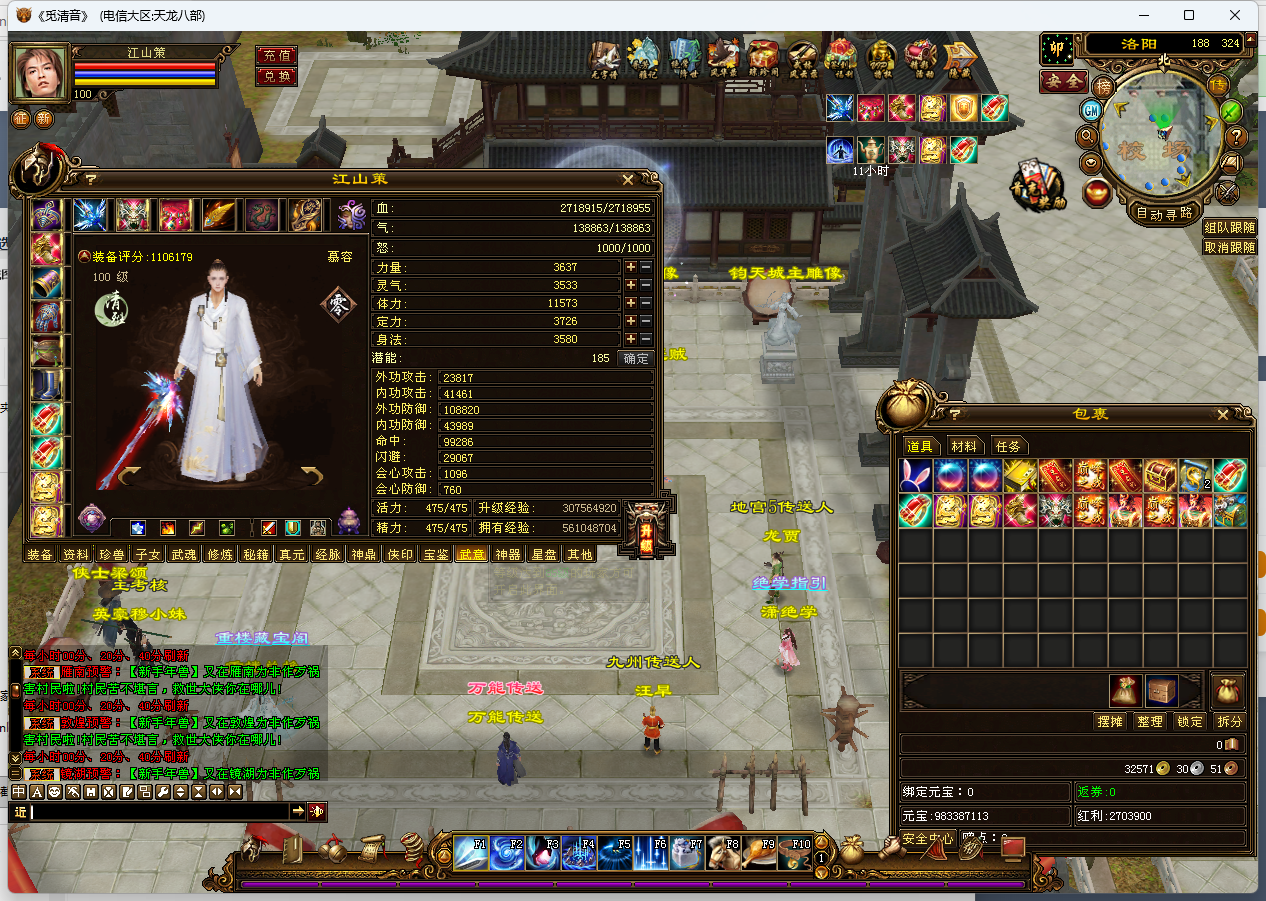This screenshot has height=901, width=1266.
Task: Click the 整理 sort button
Action: pyautogui.click(x=1150, y=721)
